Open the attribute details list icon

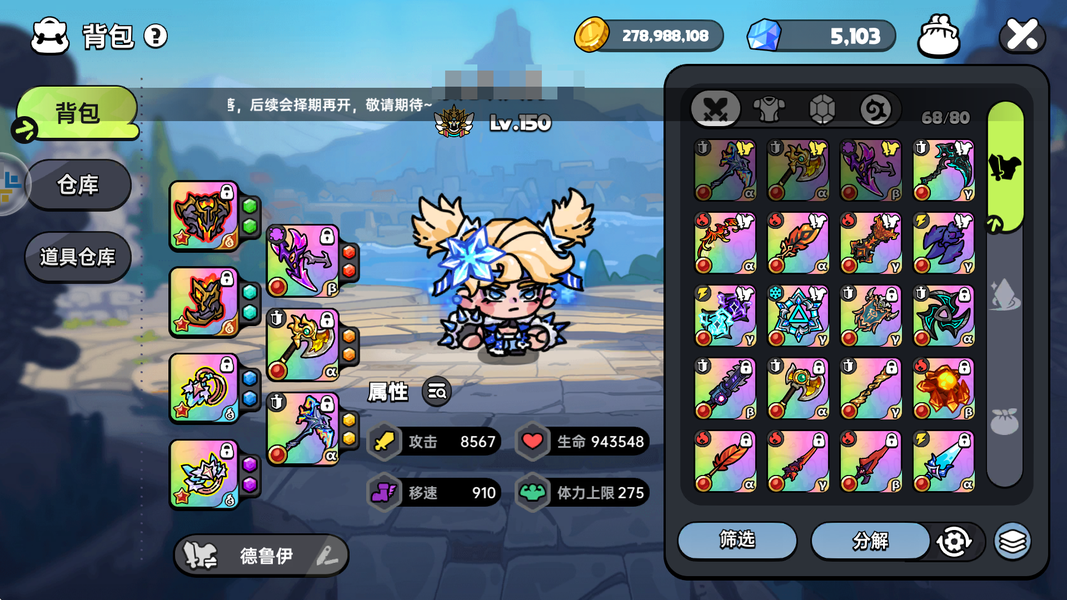coord(436,392)
